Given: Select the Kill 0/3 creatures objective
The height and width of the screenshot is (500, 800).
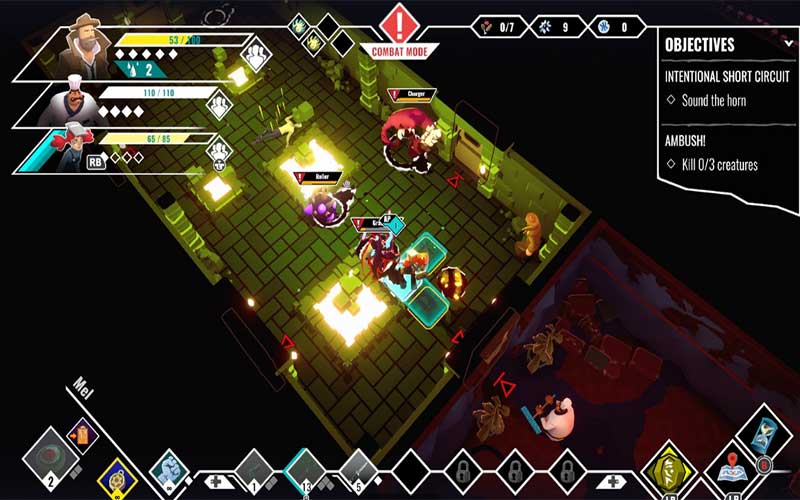Looking at the screenshot, I should (x=719, y=164).
